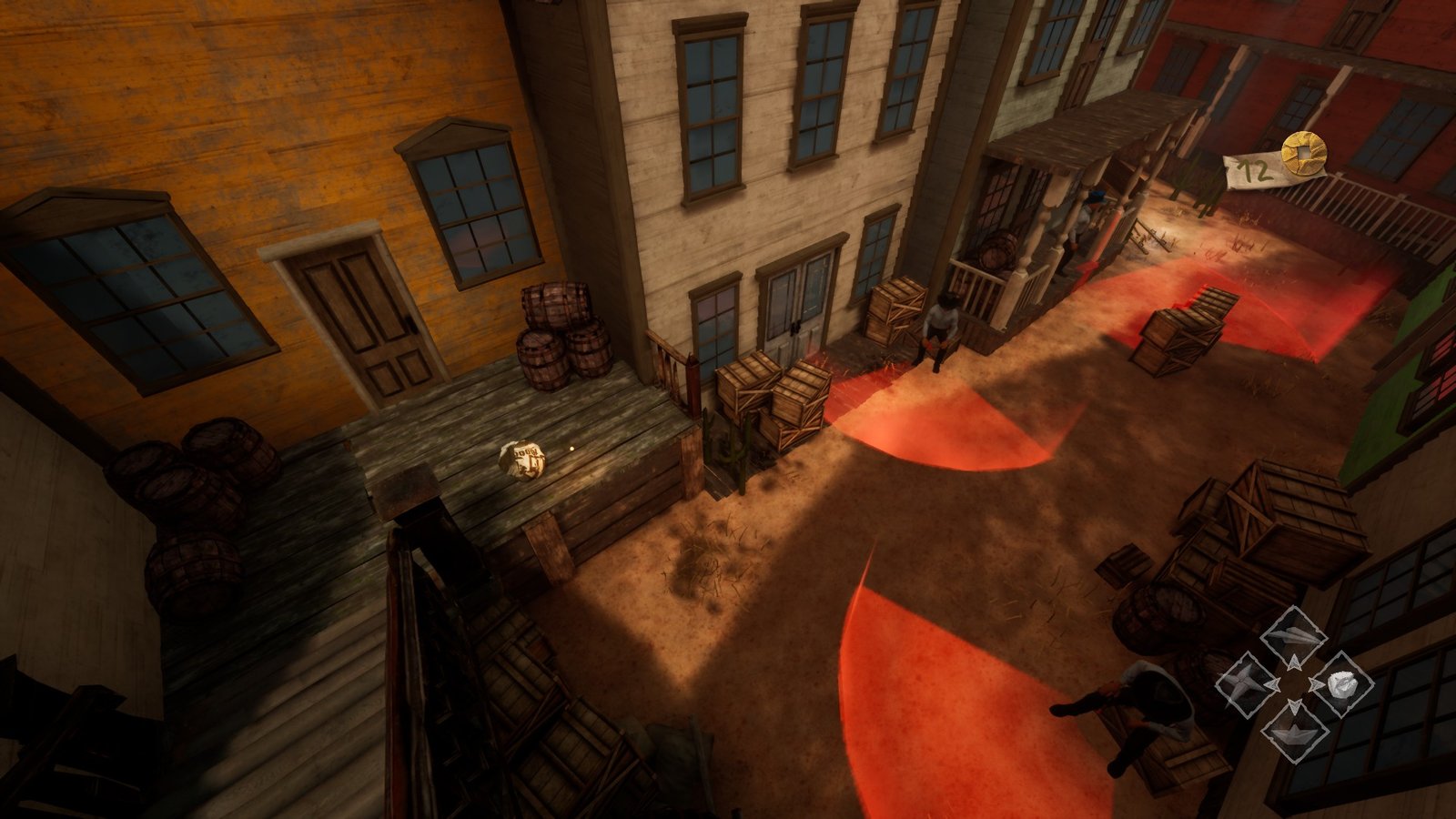Toggle the highlighted stone slot in the selection wheel
This screenshot has height=819, width=1456.
click(x=1341, y=683)
